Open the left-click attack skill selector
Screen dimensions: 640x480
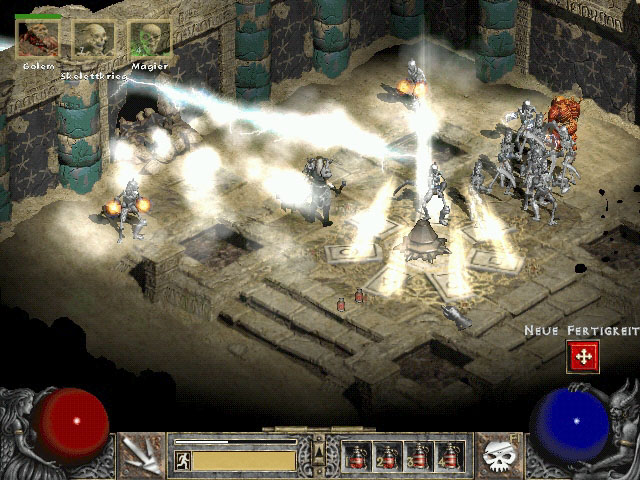coord(142,454)
